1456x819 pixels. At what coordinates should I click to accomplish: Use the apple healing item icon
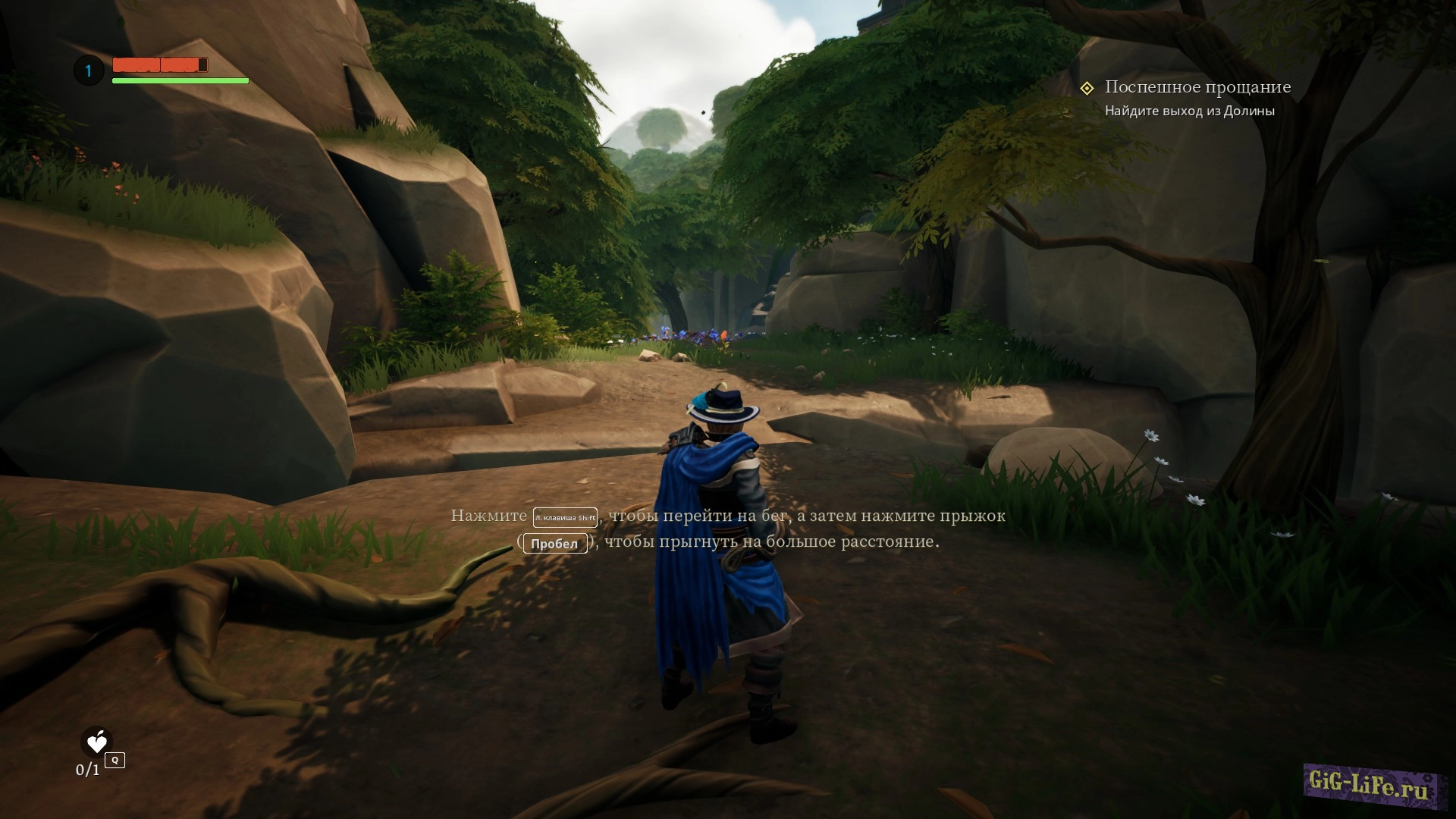point(97,742)
